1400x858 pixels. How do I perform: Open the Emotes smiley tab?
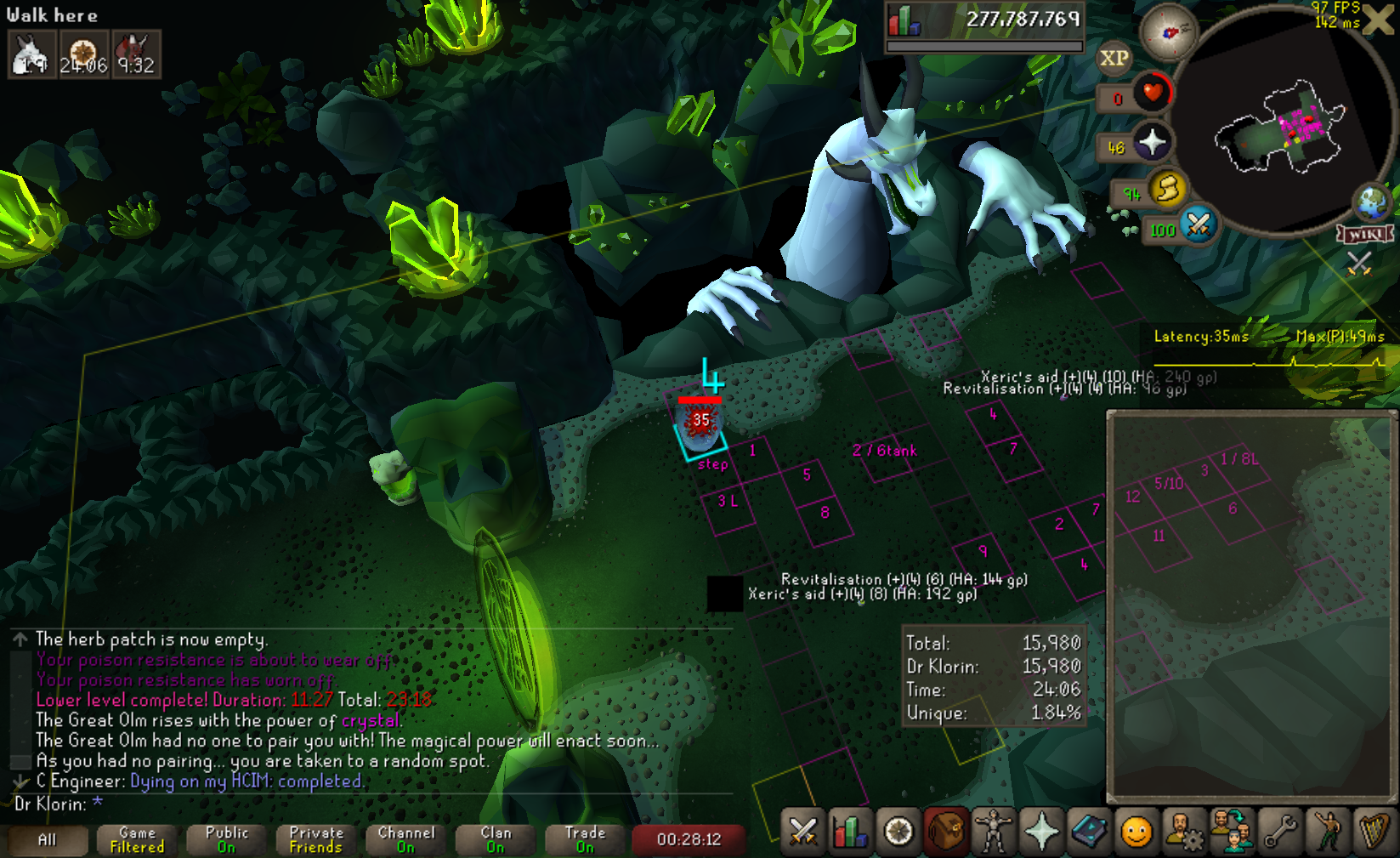[1136, 832]
